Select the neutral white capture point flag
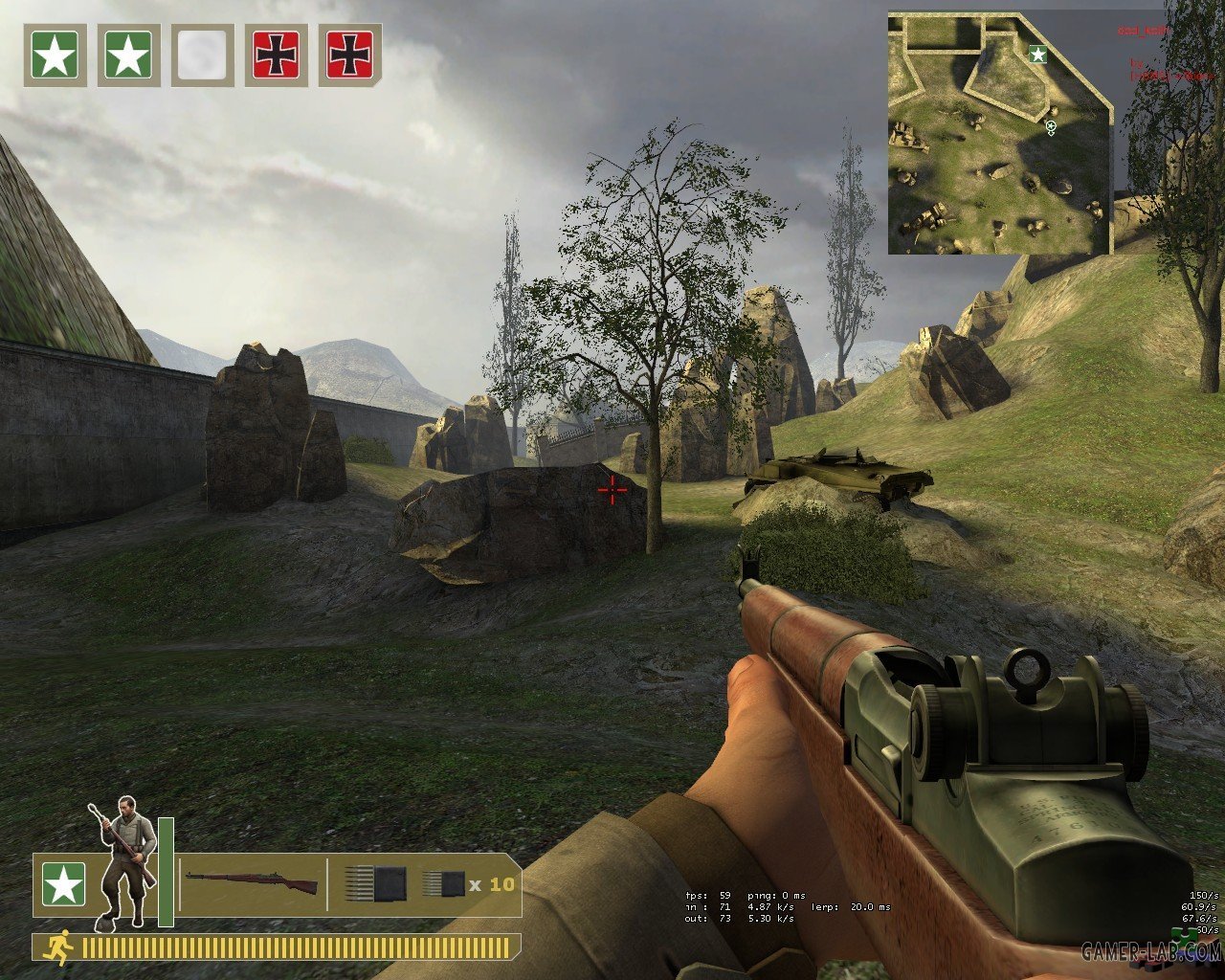This screenshot has width=1225, height=980. [x=202, y=56]
